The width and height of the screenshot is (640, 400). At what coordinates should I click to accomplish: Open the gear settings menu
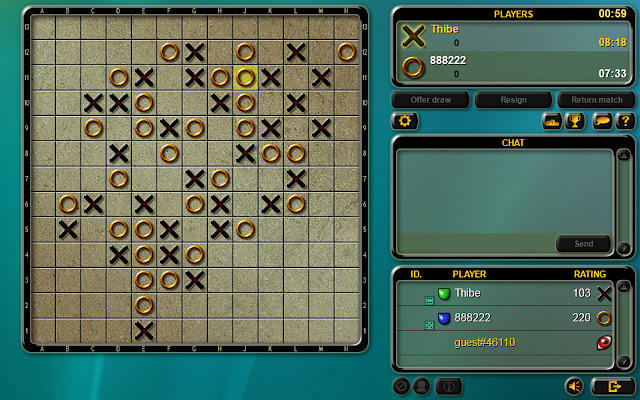406,121
